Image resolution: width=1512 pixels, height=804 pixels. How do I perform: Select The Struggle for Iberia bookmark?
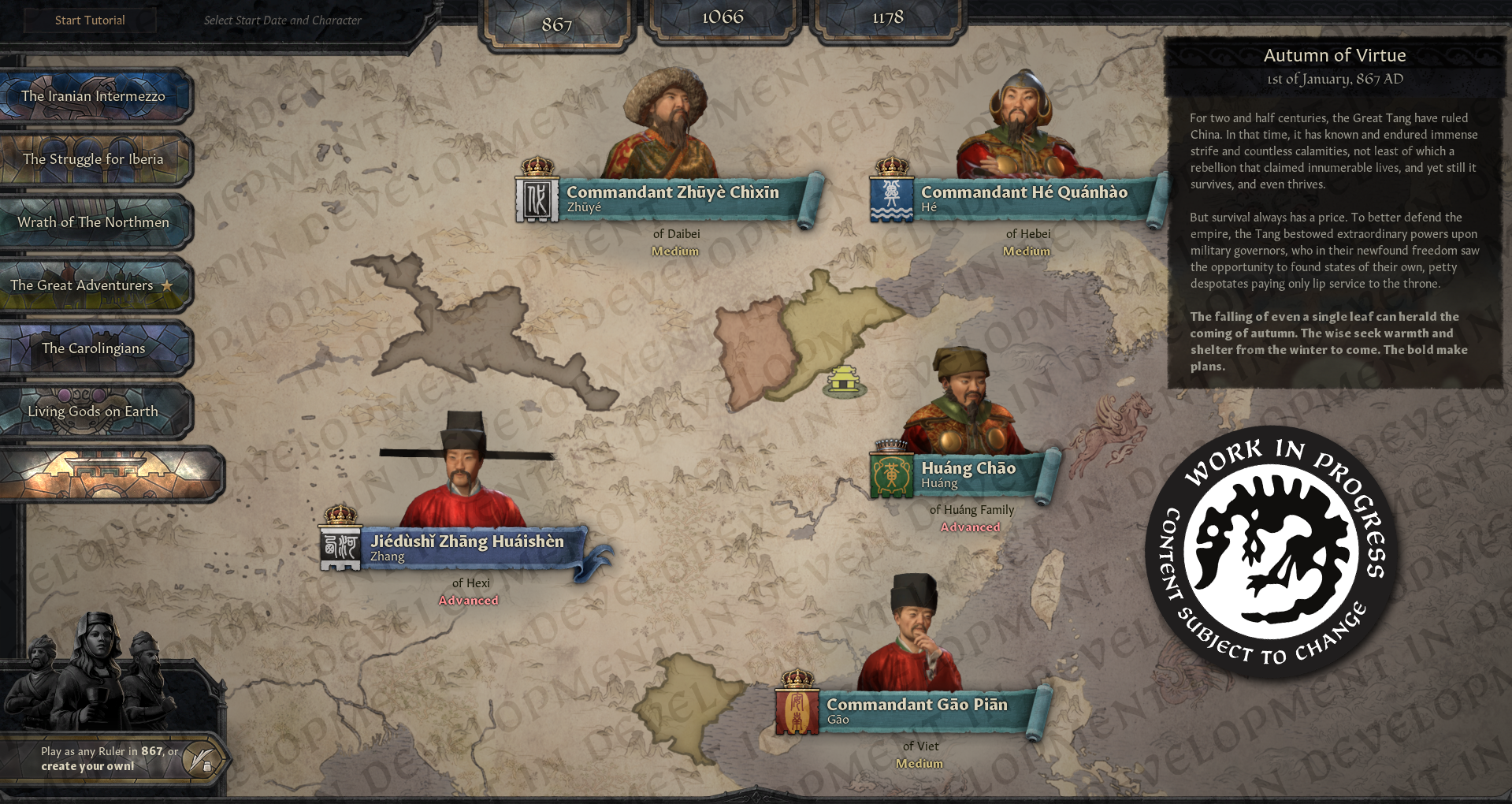tap(94, 159)
